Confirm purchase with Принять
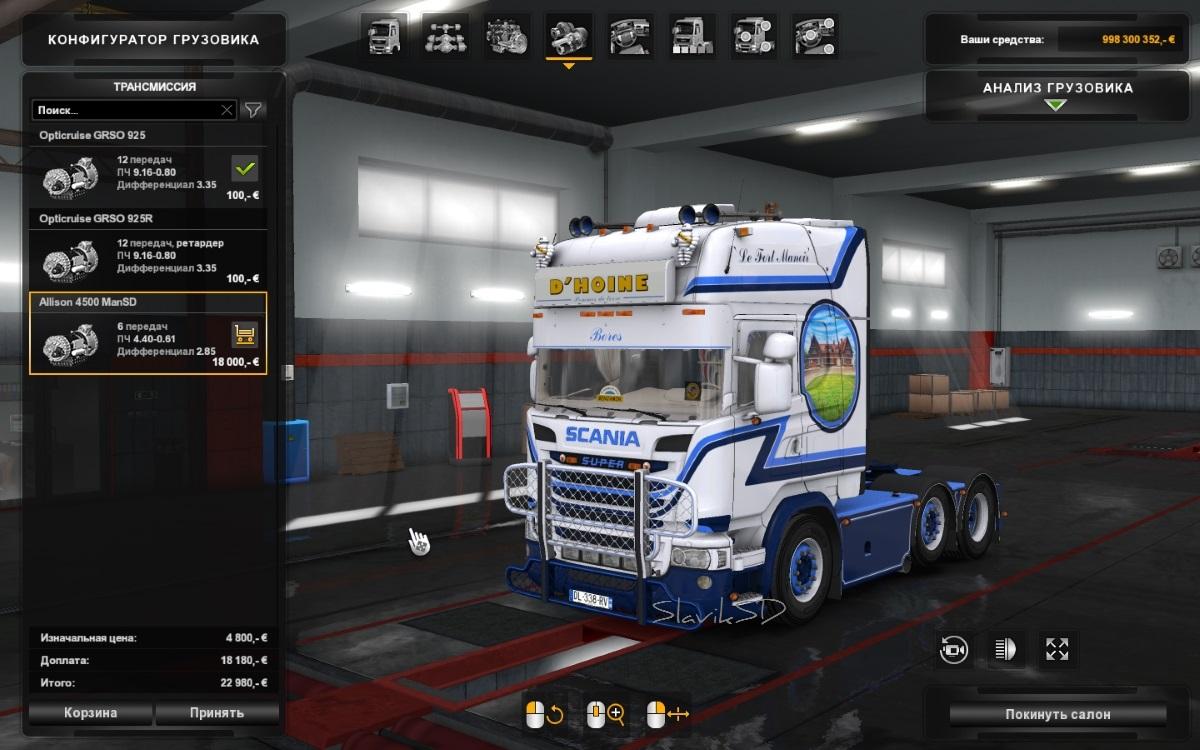 click(x=216, y=713)
